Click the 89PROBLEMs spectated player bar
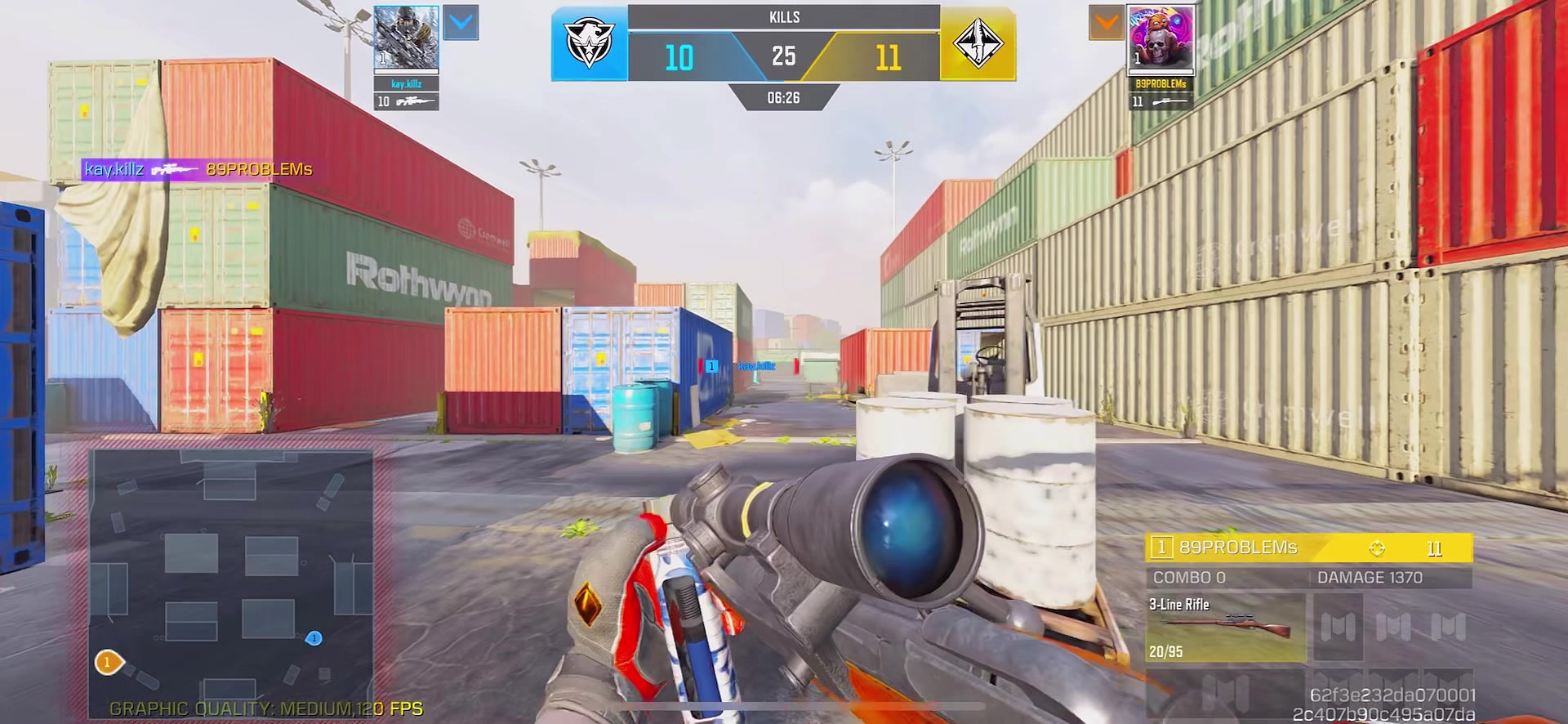This screenshot has width=1568, height=724. click(1308, 547)
